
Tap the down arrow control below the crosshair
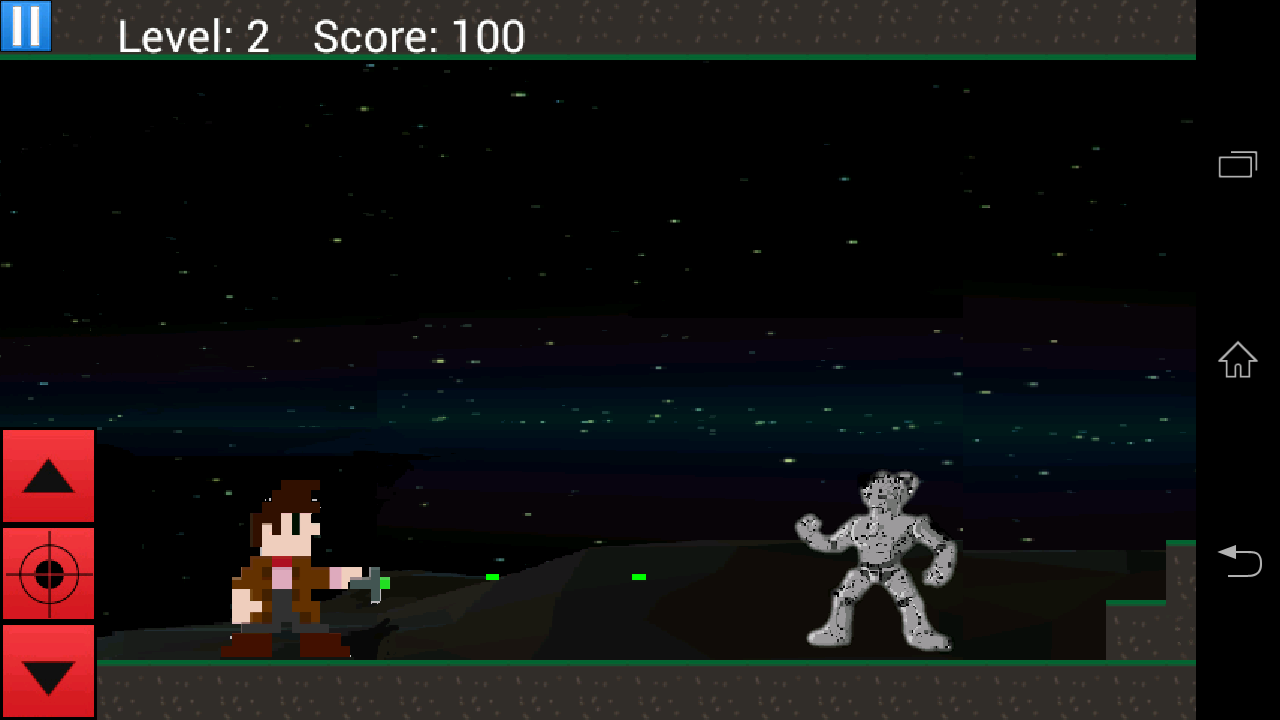[x=48, y=672]
